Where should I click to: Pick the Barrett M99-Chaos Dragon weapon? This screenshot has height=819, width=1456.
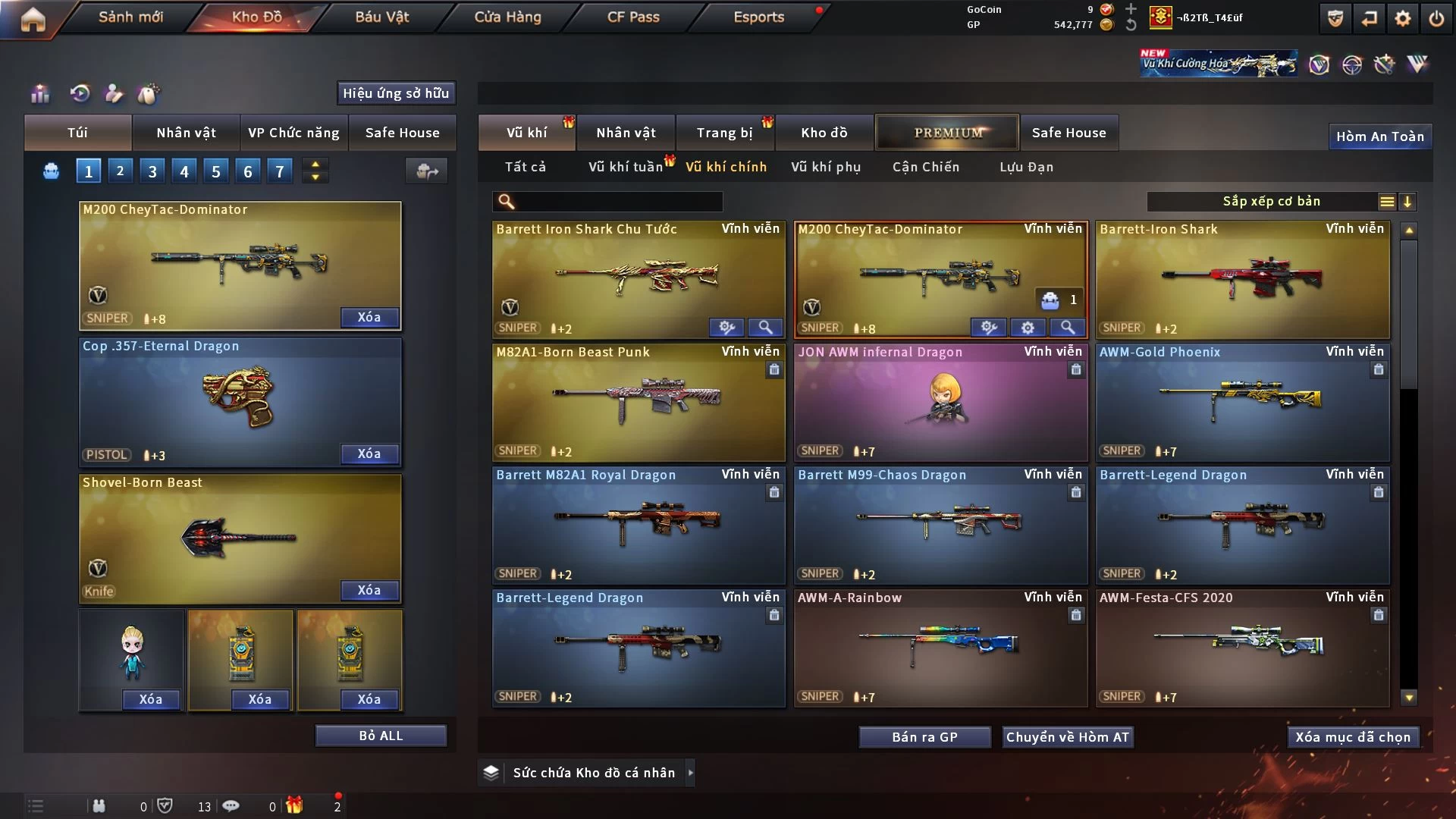[x=940, y=526]
